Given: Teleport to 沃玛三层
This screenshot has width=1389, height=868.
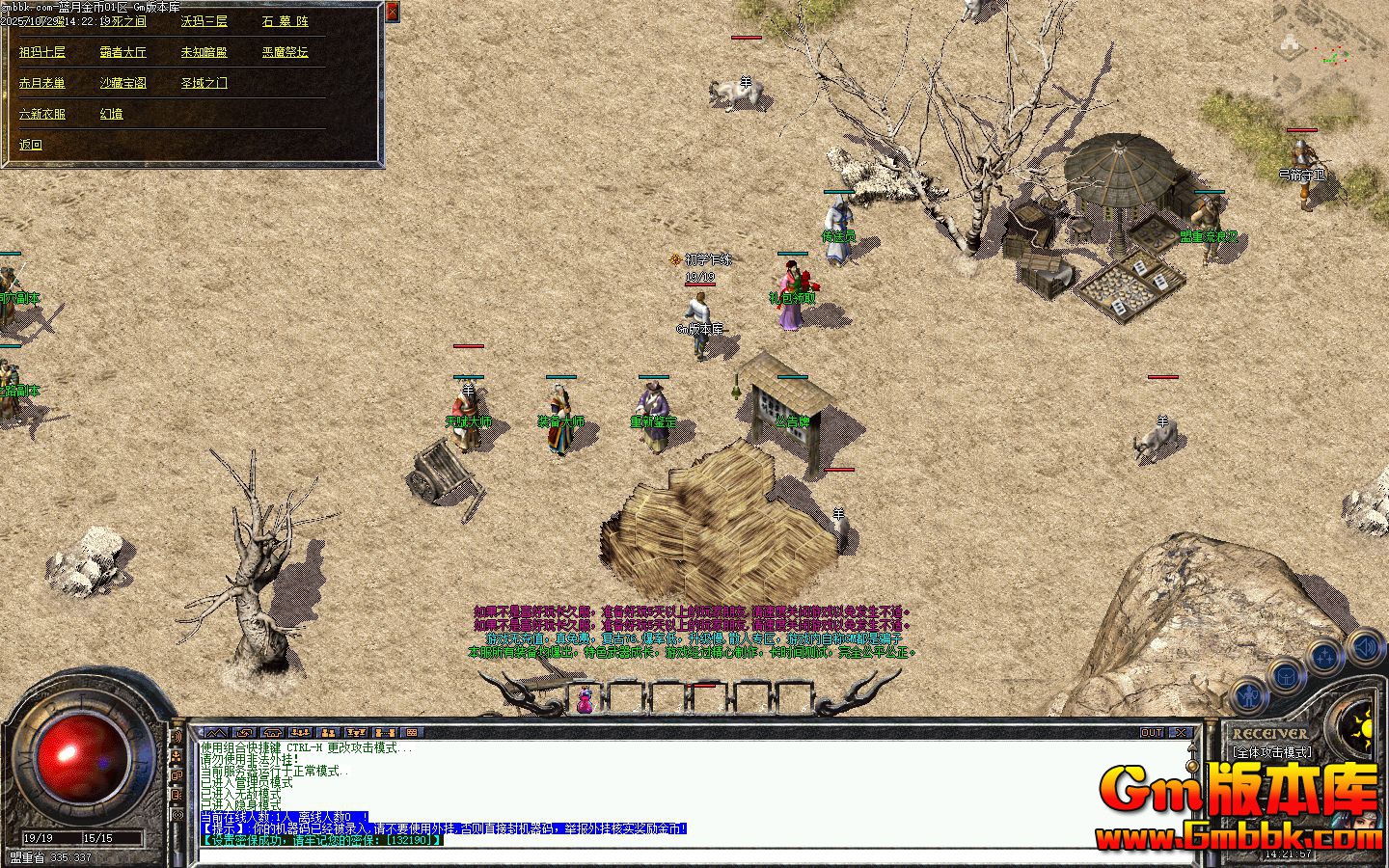Looking at the screenshot, I should click(x=204, y=21).
